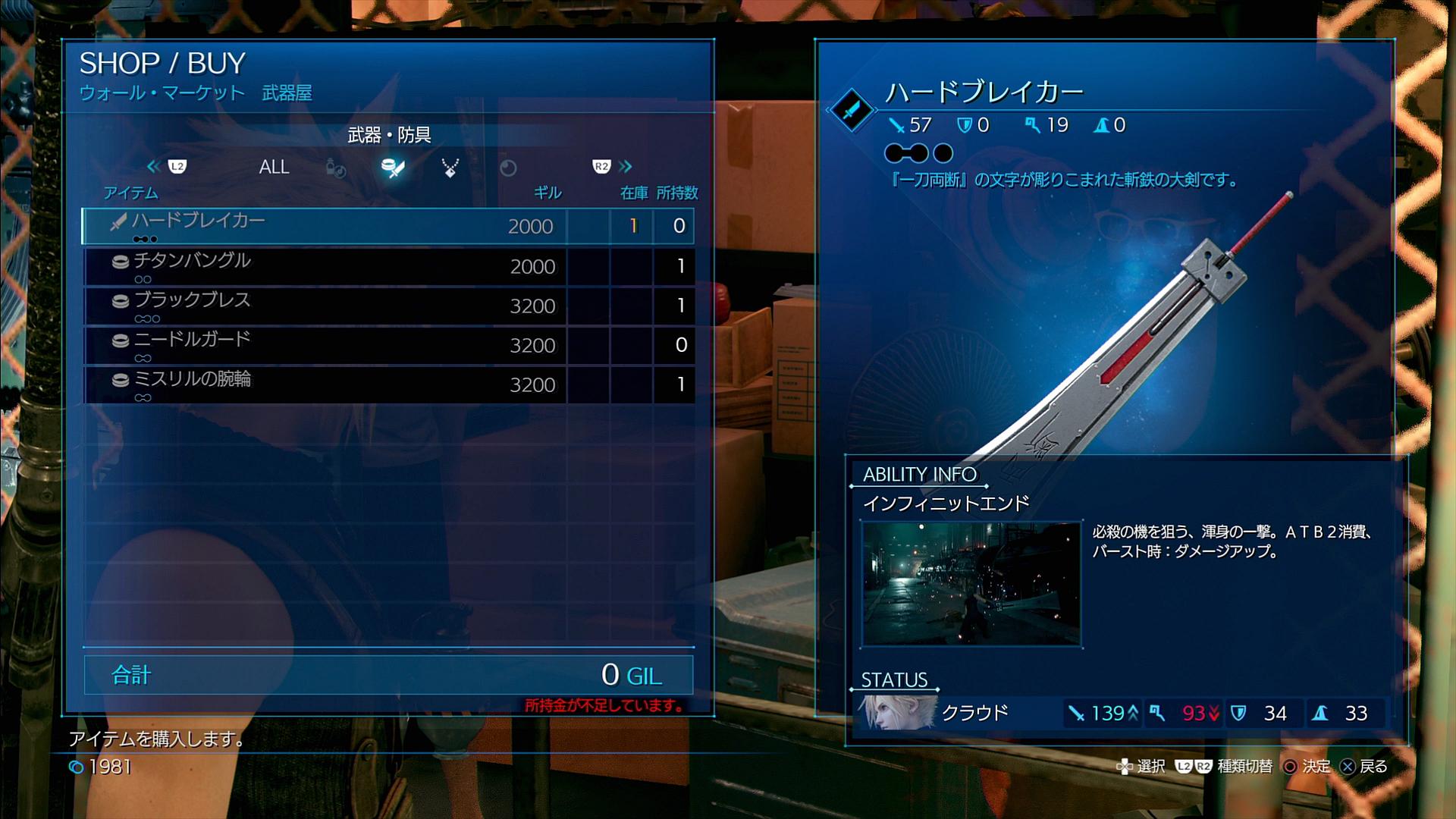Viewport: 1456px width, 819px height.
Task: View the インフィニットエンド ability preview thumbnail
Action: click(971, 584)
